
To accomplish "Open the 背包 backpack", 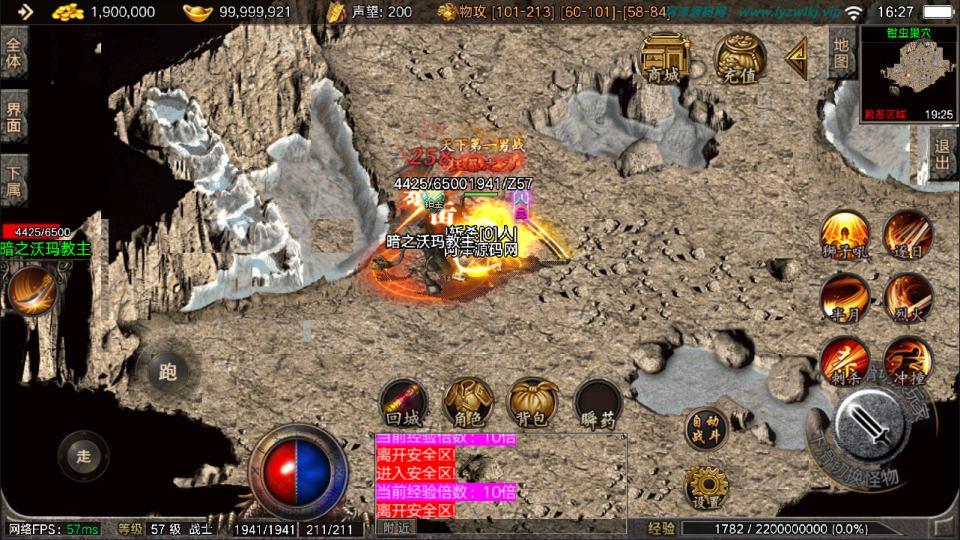I will click(x=534, y=403).
